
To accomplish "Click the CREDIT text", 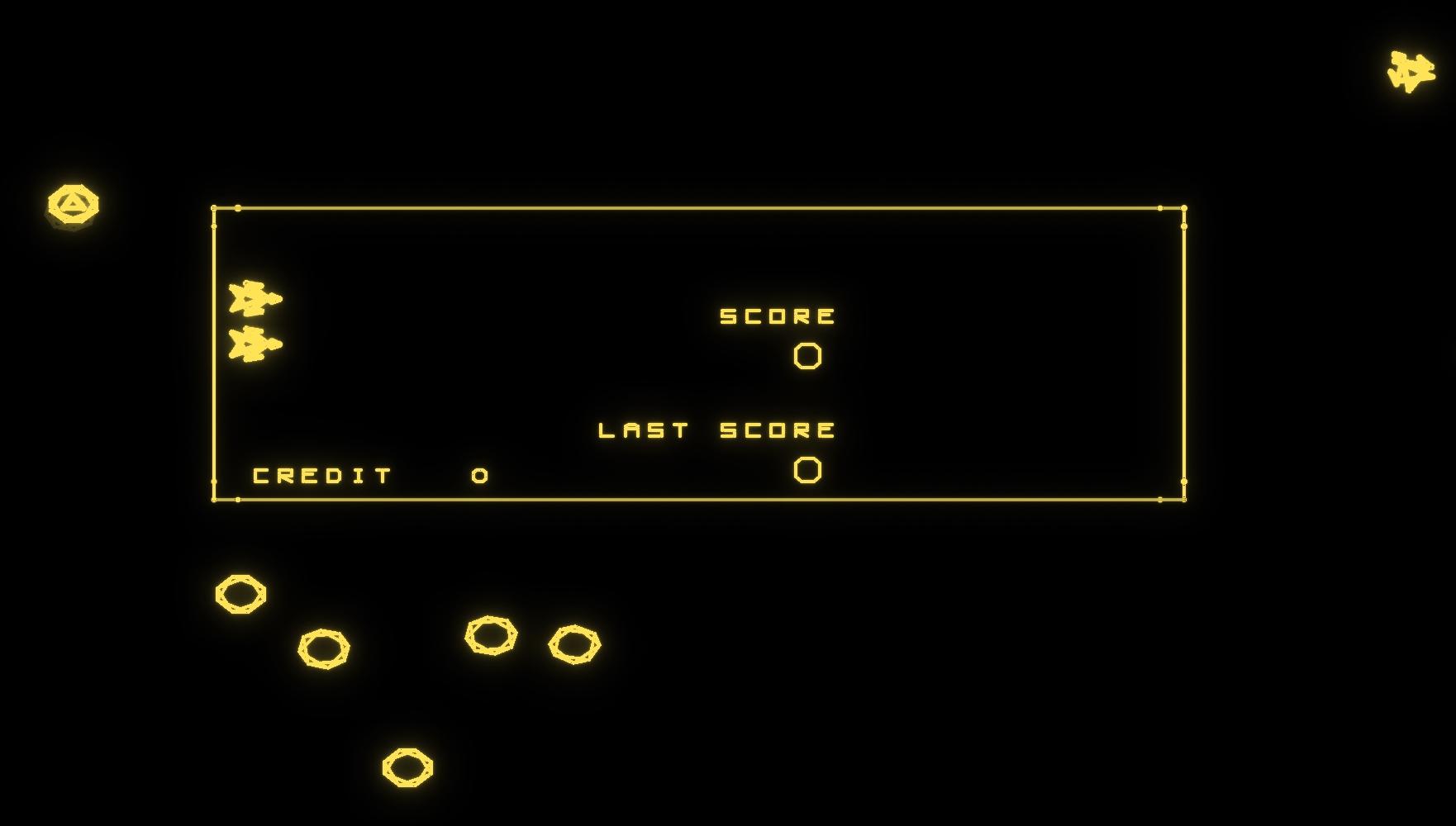I will coord(321,474).
